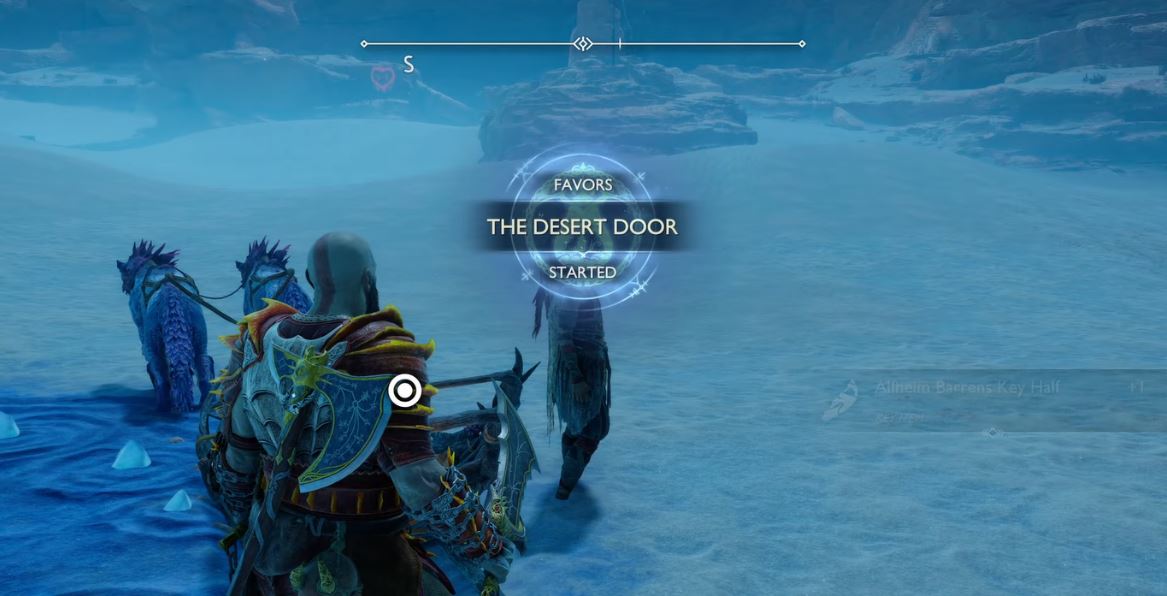Click the heart marker on the compass
The height and width of the screenshot is (596, 1167).
tap(382, 77)
